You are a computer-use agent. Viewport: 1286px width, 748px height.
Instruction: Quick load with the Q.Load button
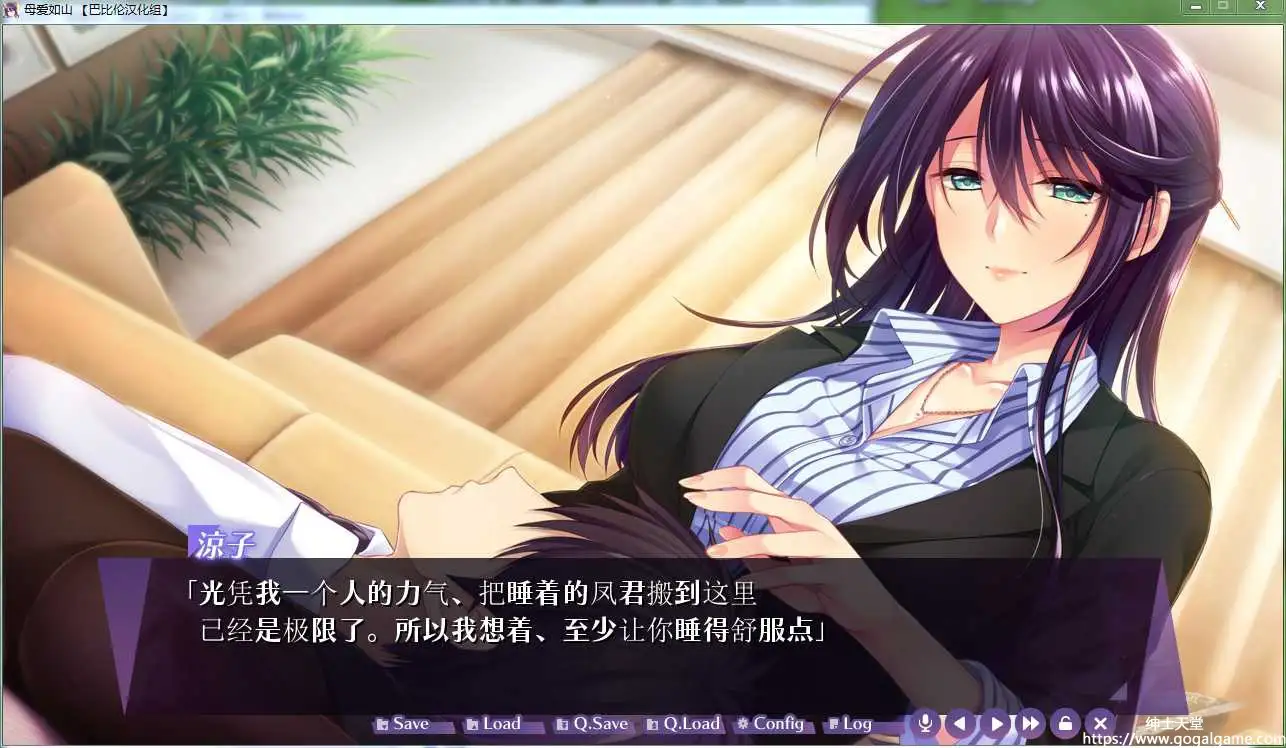pos(688,722)
